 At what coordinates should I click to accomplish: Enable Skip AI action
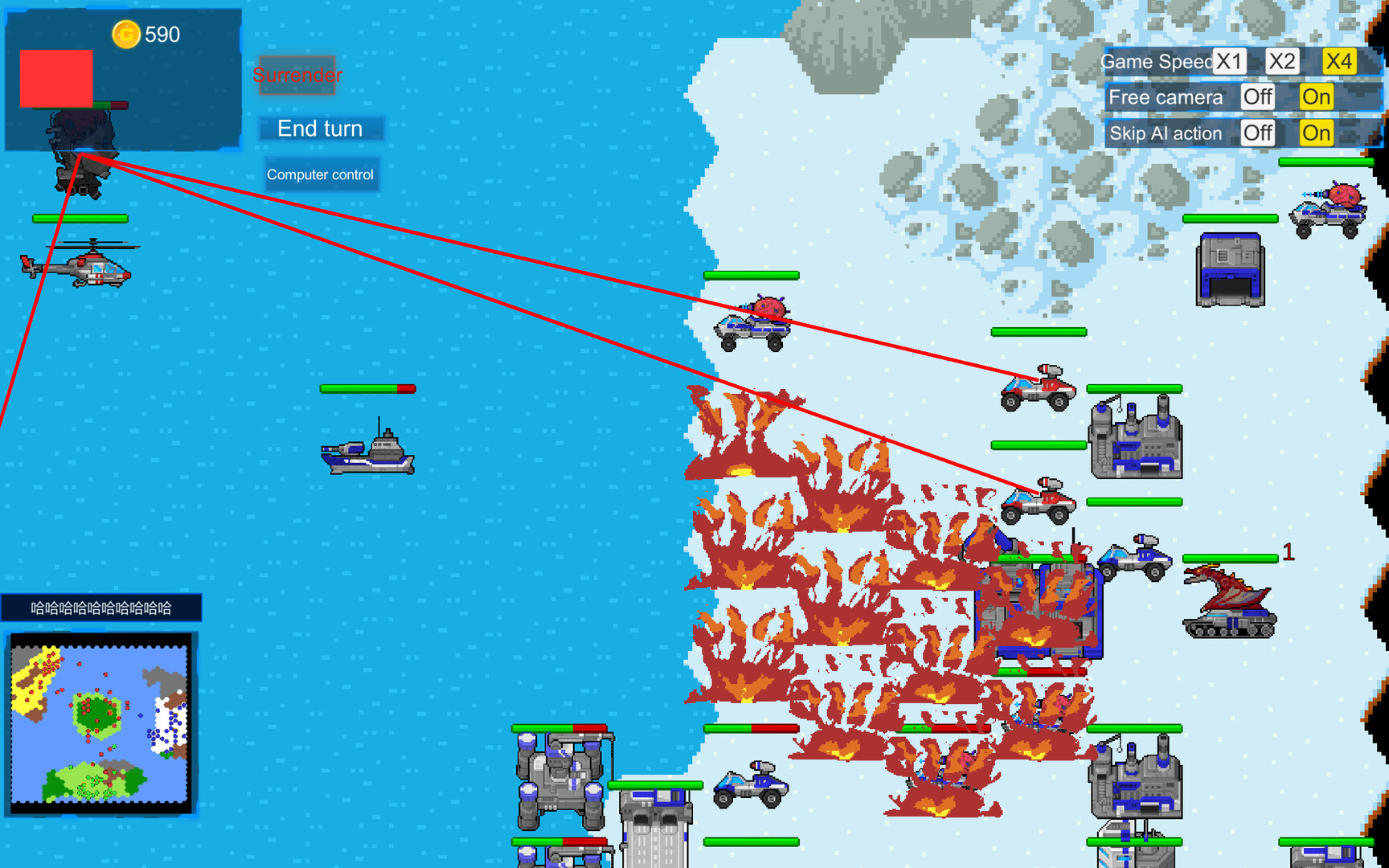point(1315,133)
